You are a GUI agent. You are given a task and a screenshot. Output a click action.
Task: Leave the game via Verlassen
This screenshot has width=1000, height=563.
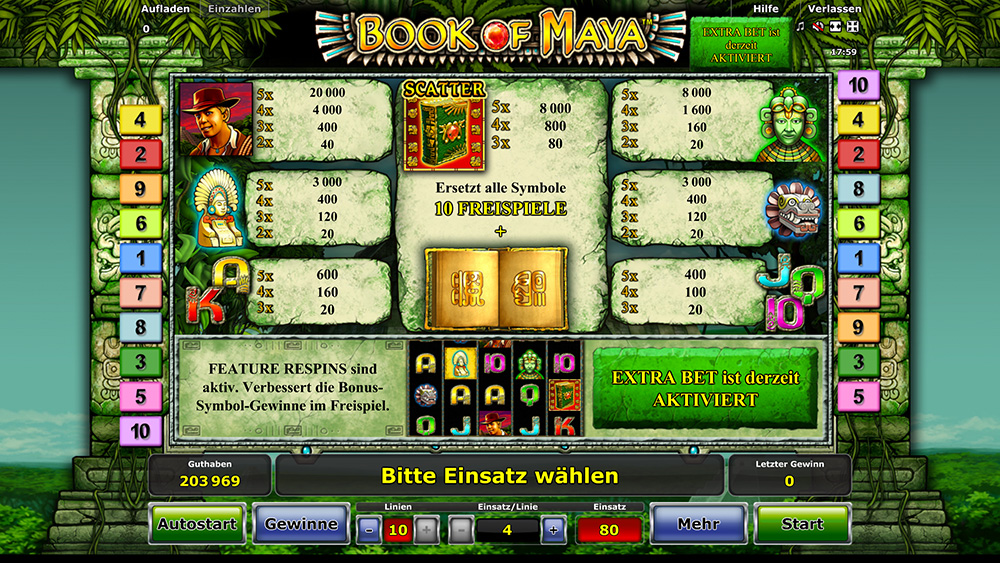831,9
